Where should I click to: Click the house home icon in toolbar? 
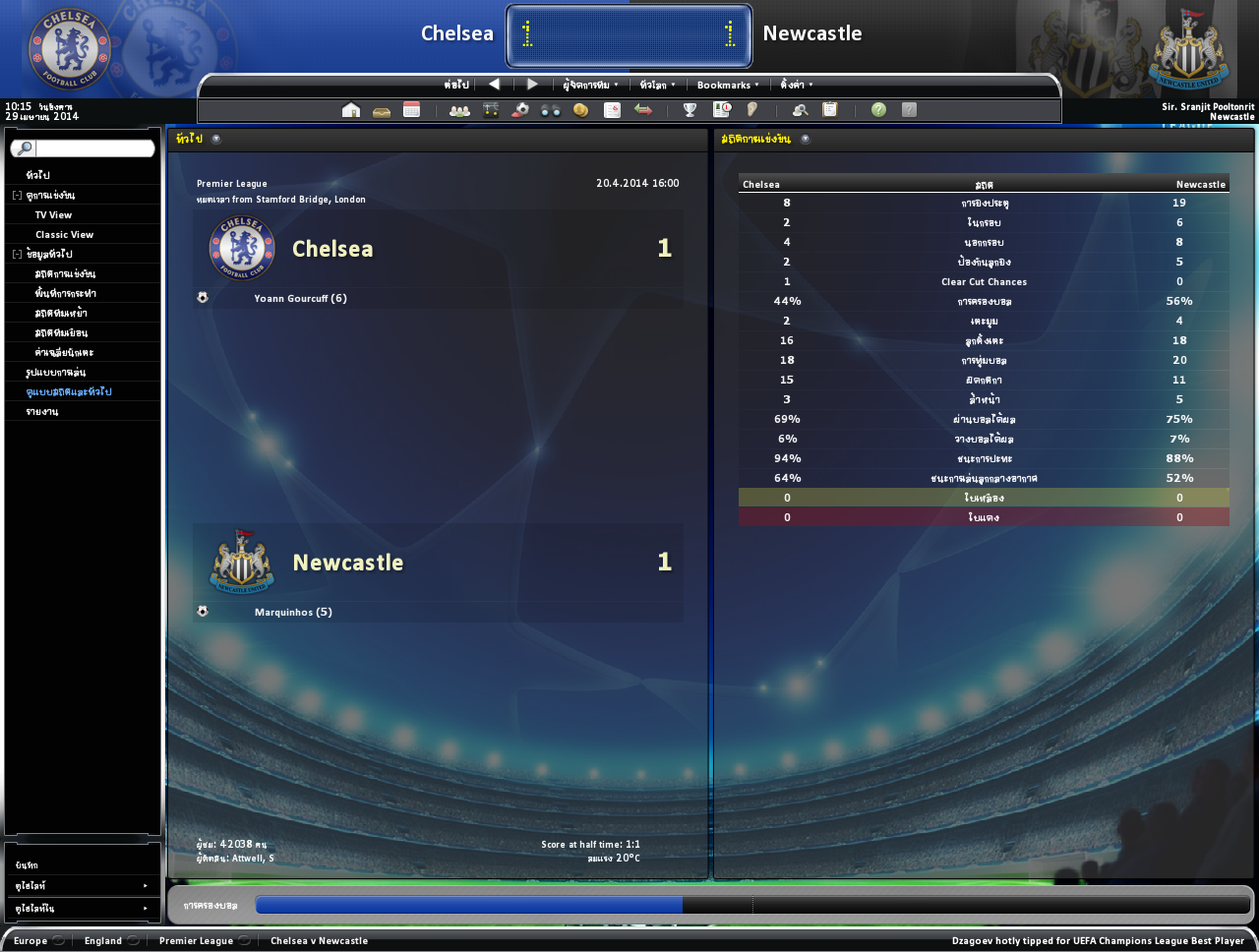(x=351, y=110)
